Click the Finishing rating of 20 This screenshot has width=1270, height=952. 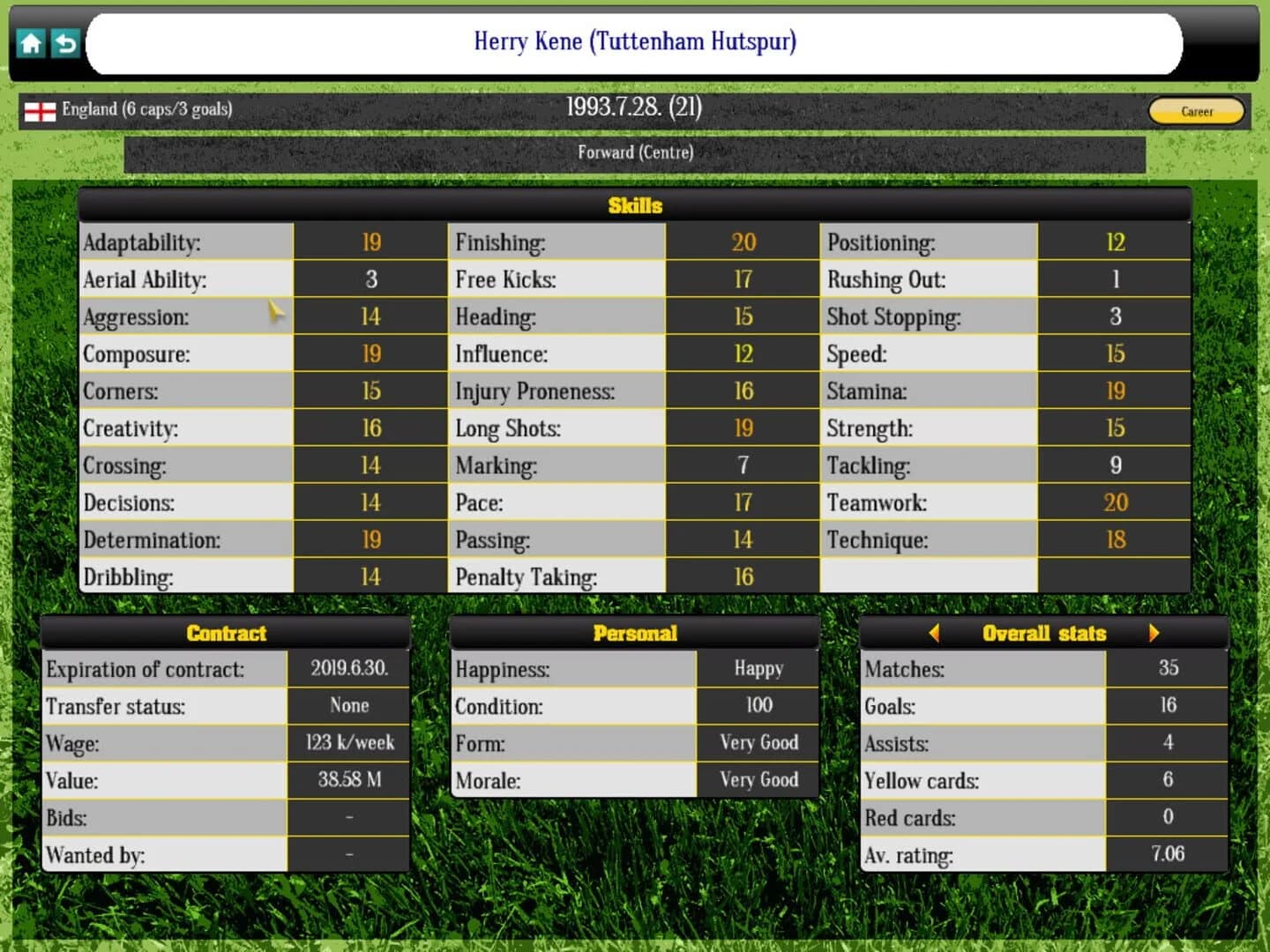(743, 242)
